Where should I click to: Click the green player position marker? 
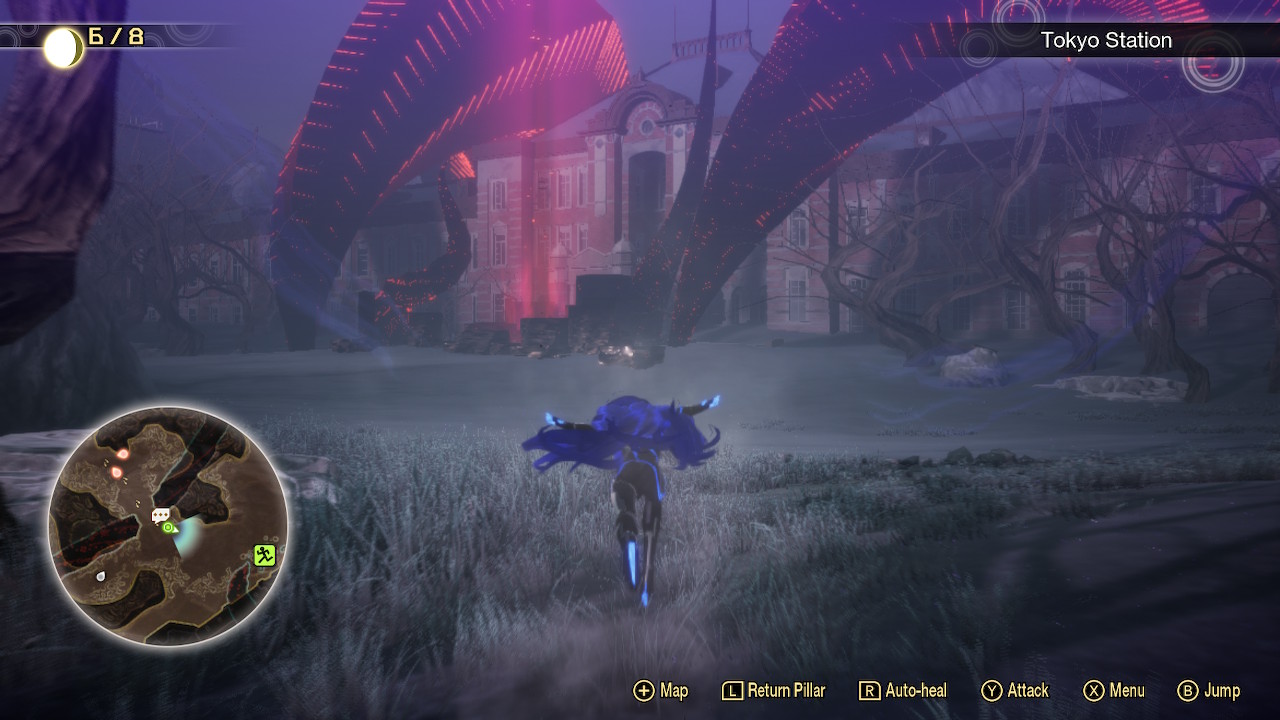point(168,527)
